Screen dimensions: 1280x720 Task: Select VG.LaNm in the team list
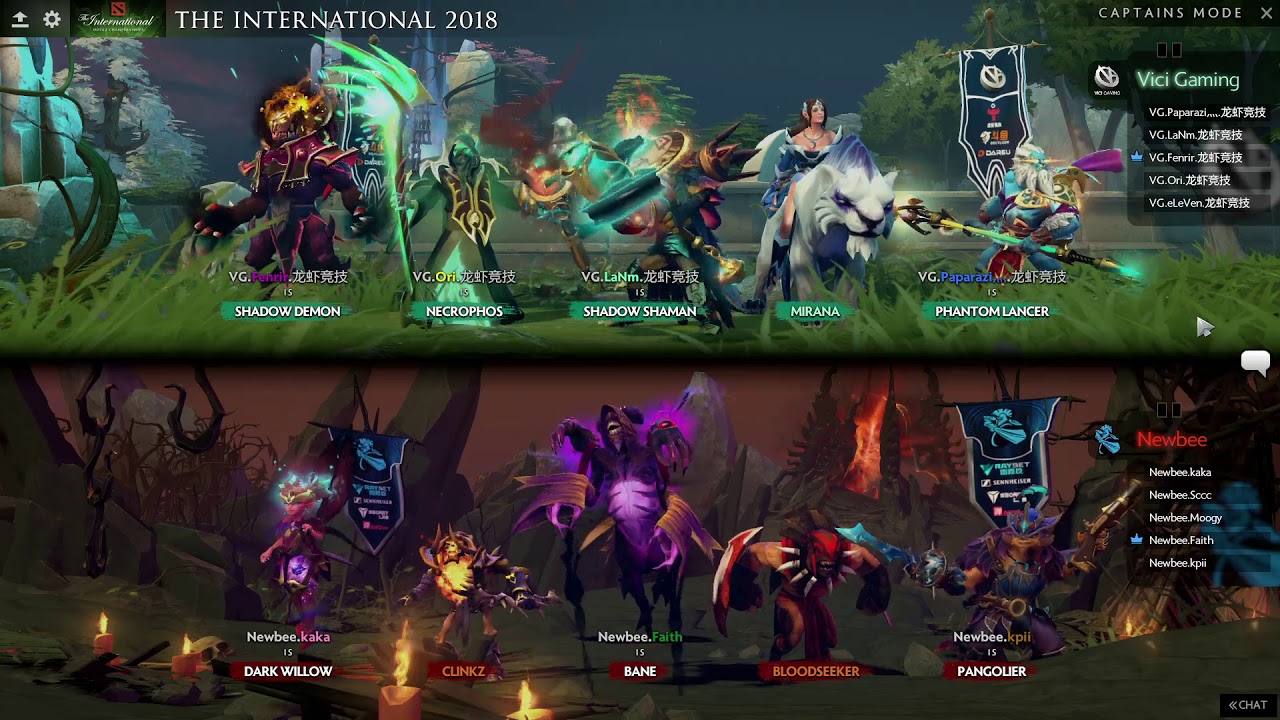click(x=1195, y=135)
